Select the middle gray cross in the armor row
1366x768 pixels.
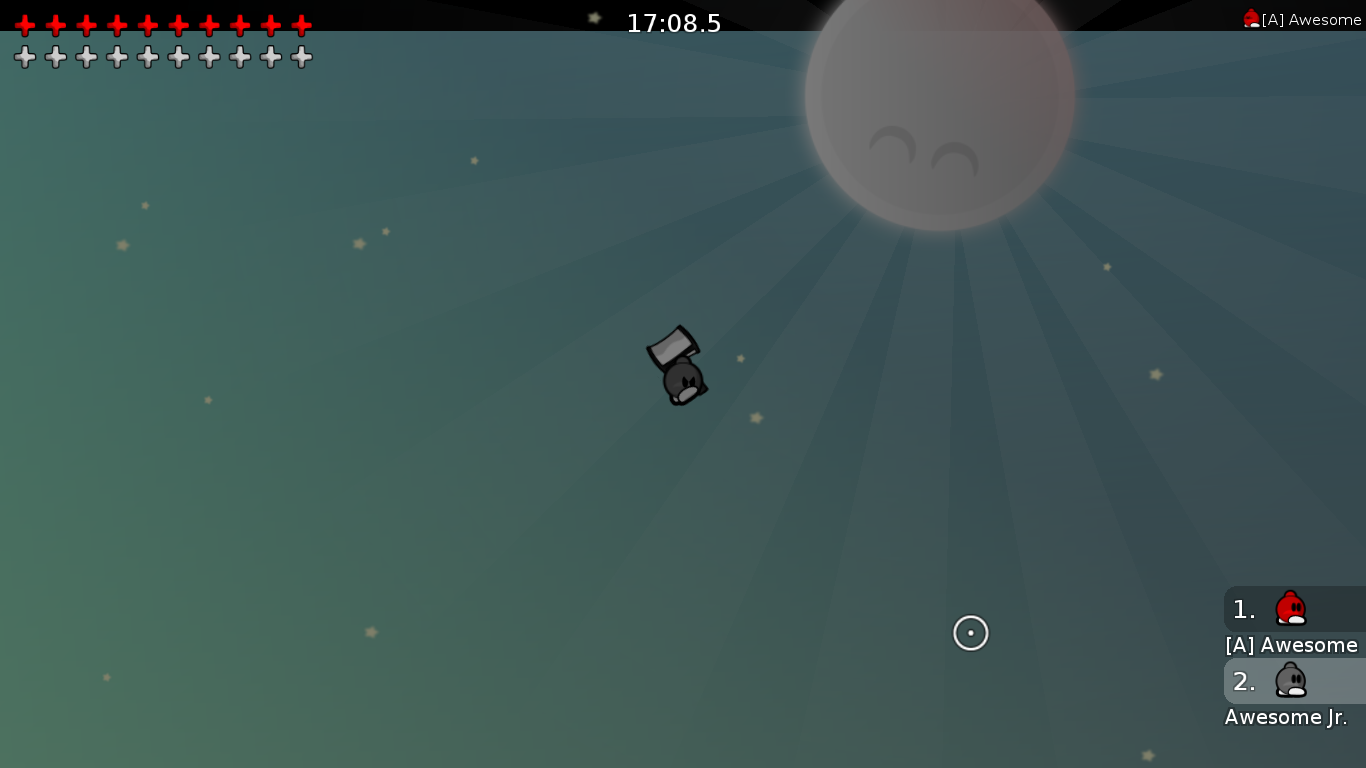(x=147, y=56)
